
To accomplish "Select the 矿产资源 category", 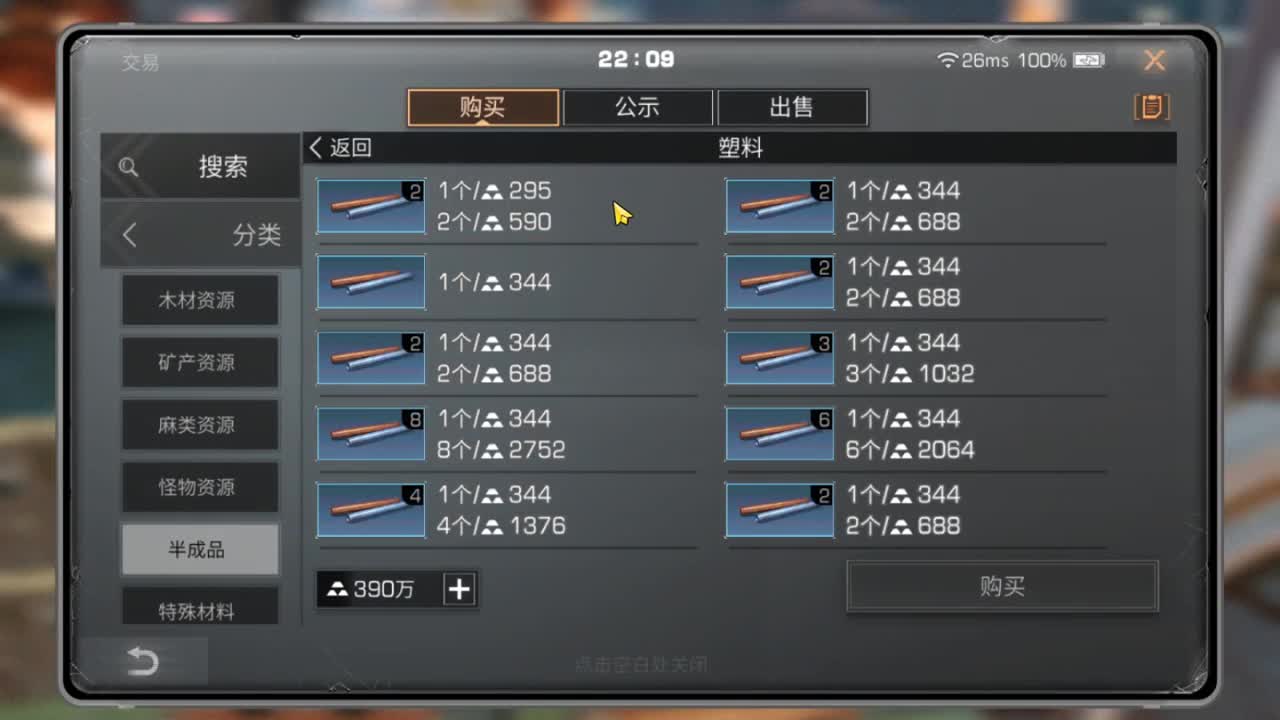I will pos(199,363).
